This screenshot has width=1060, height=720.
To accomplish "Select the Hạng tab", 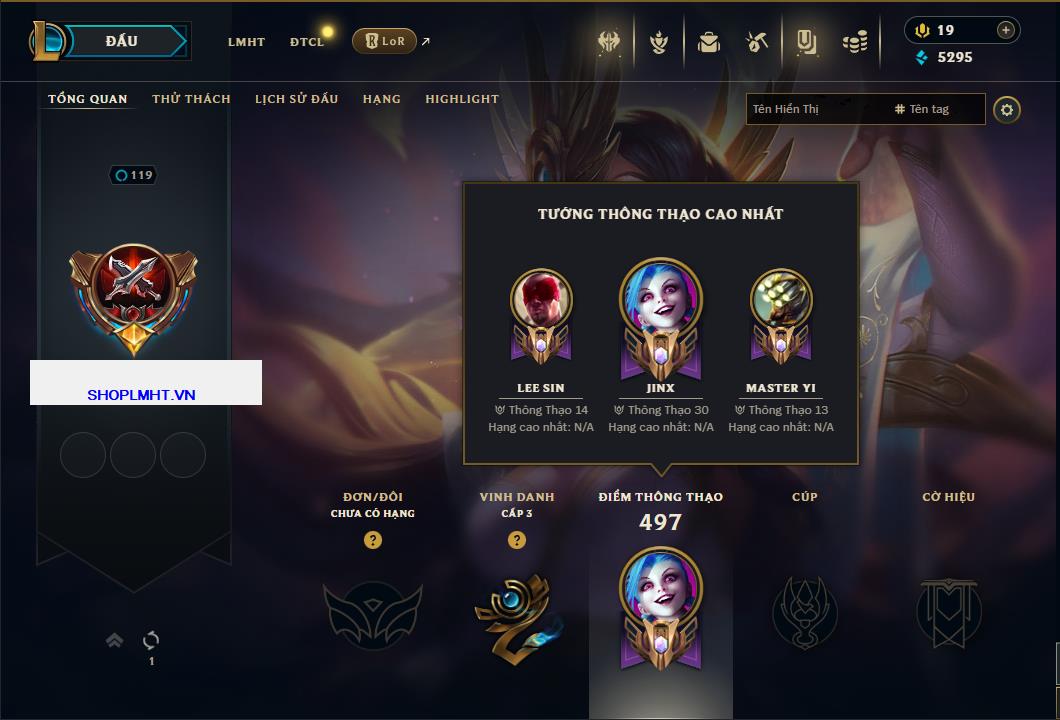I will (381, 99).
